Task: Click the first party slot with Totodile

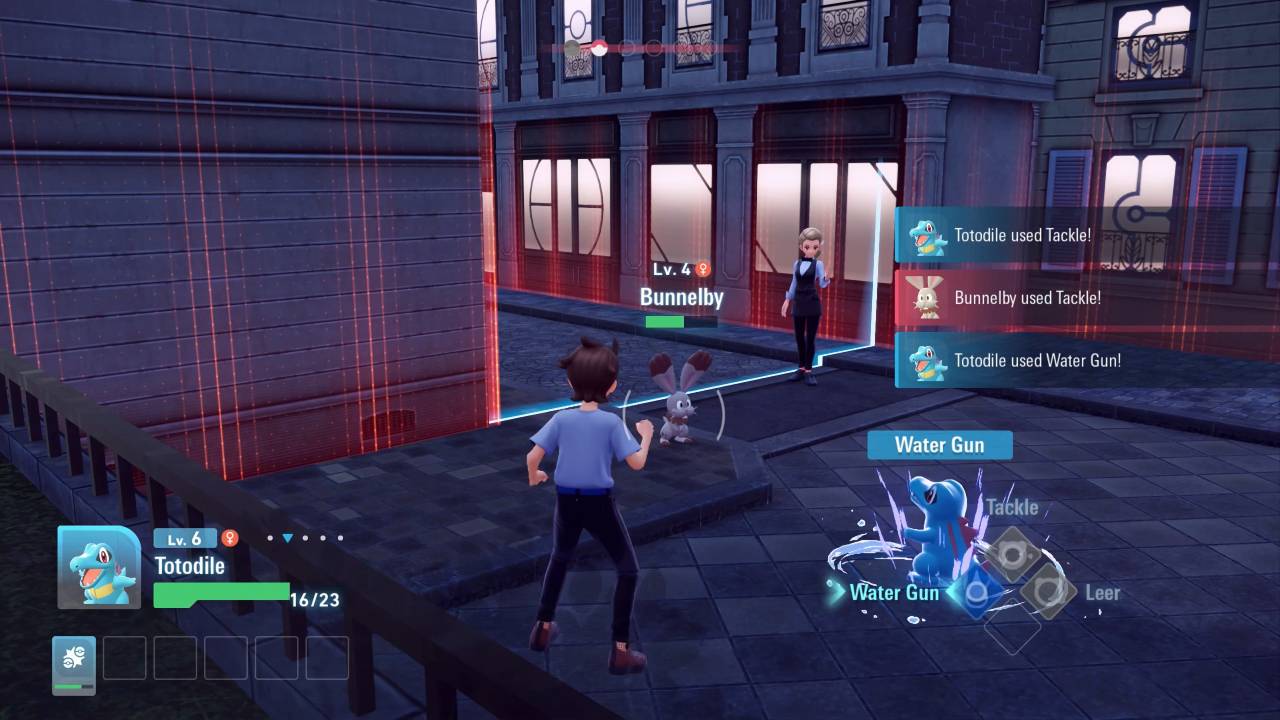Action: point(74,665)
